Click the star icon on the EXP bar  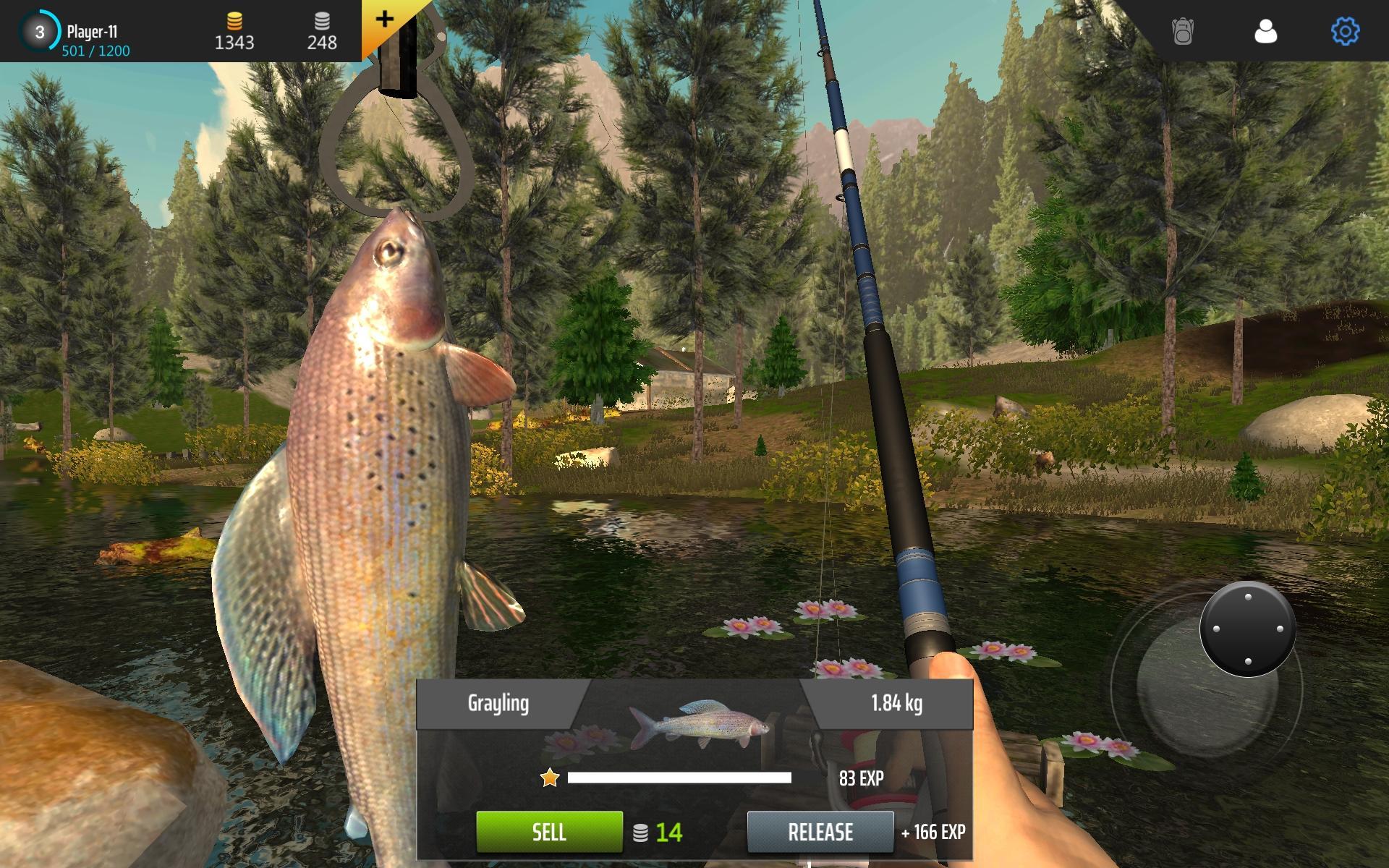[550, 777]
